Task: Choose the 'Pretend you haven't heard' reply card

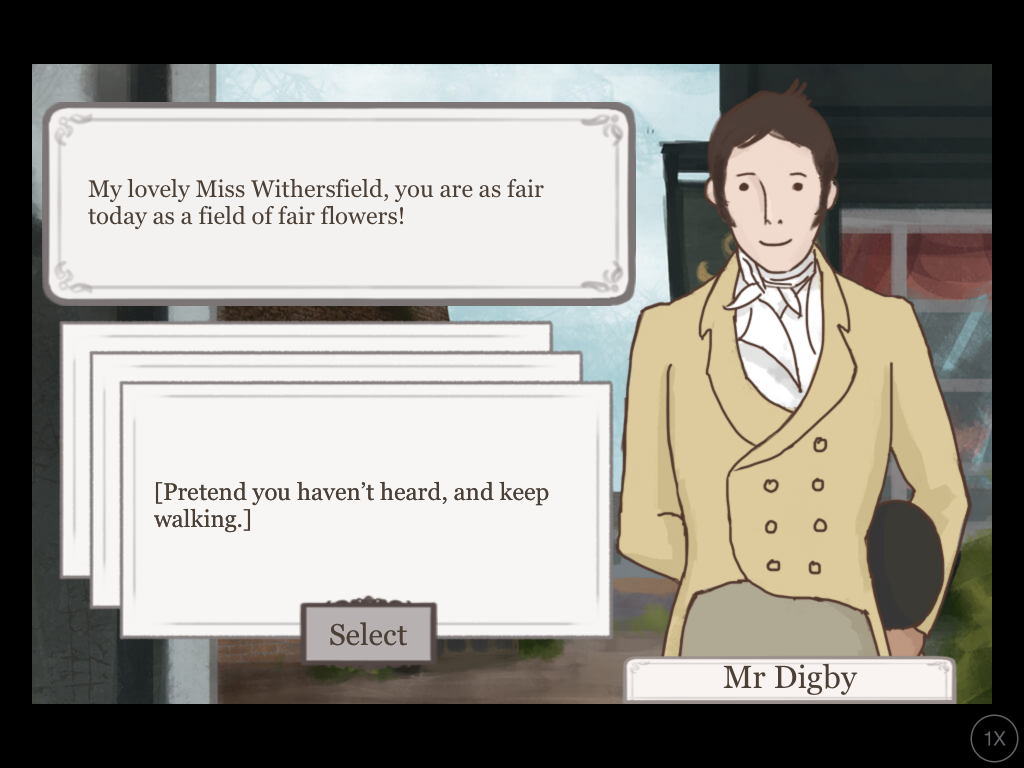Action: pos(365,505)
